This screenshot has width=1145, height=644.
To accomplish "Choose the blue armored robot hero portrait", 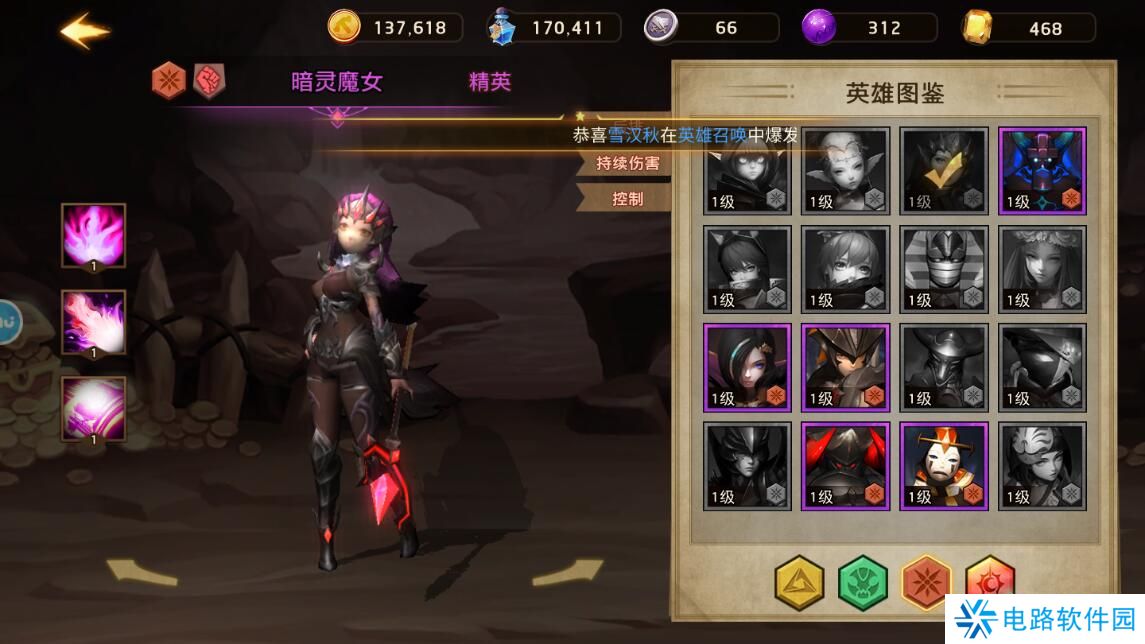I will [1042, 171].
